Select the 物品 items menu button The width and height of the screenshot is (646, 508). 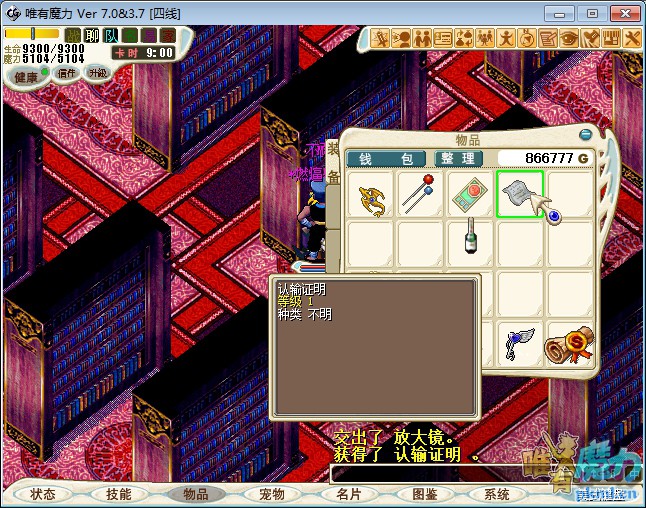tap(194, 494)
